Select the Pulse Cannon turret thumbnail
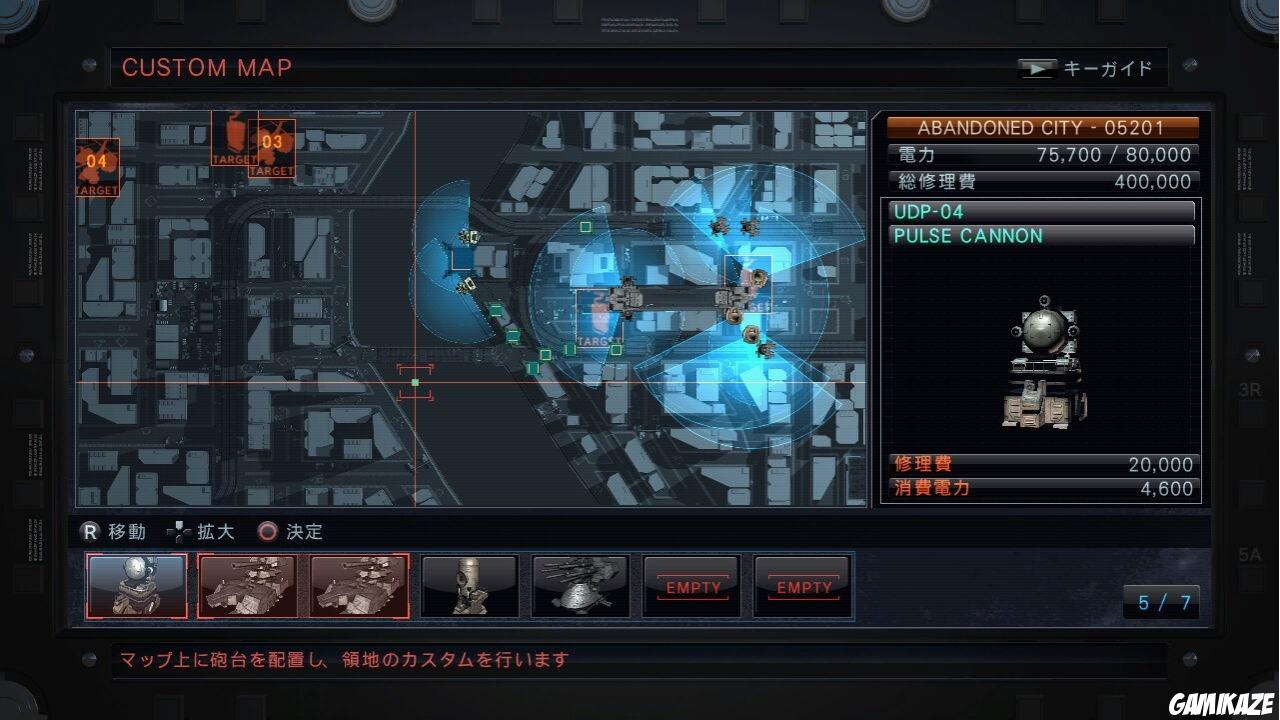The height and width of the screenshot is (720, 1280). click(x=137, y=586)
